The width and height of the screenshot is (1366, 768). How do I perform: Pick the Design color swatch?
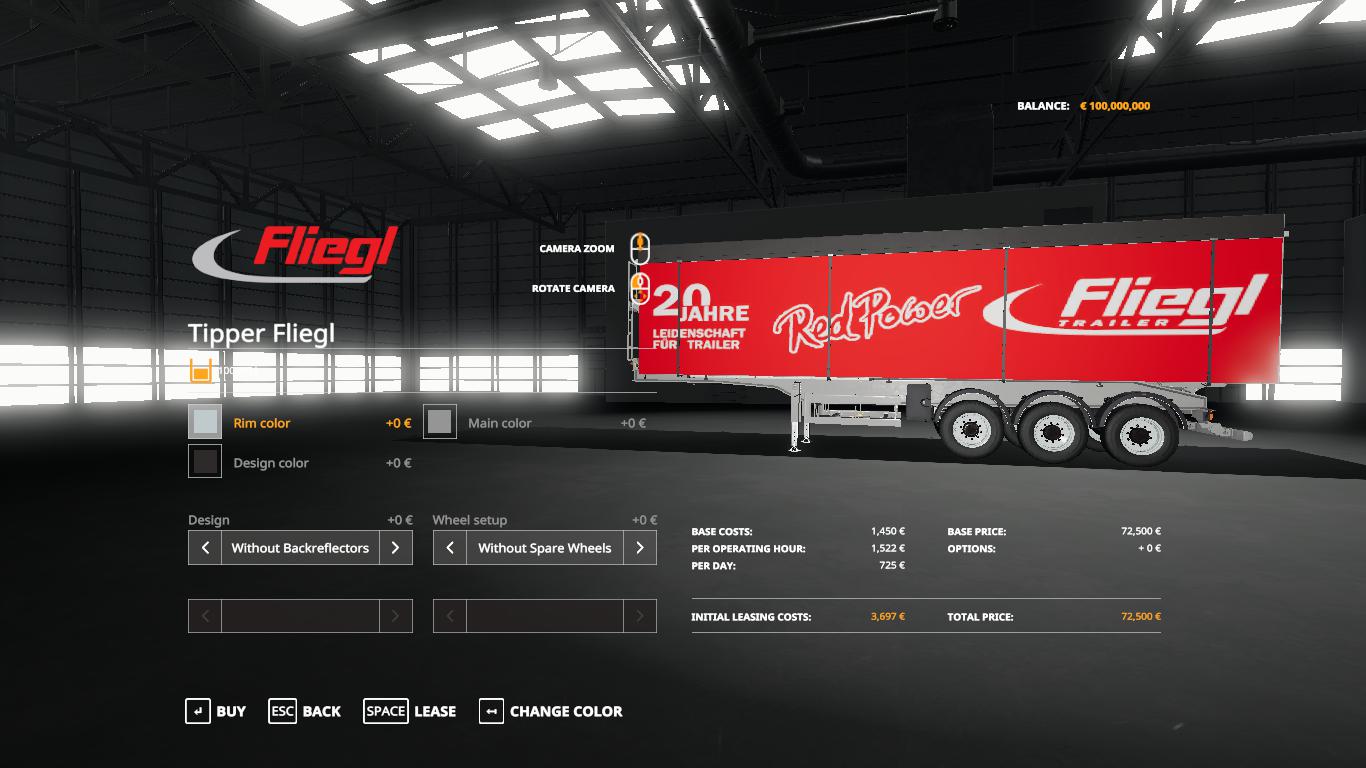tap(205, 462)
